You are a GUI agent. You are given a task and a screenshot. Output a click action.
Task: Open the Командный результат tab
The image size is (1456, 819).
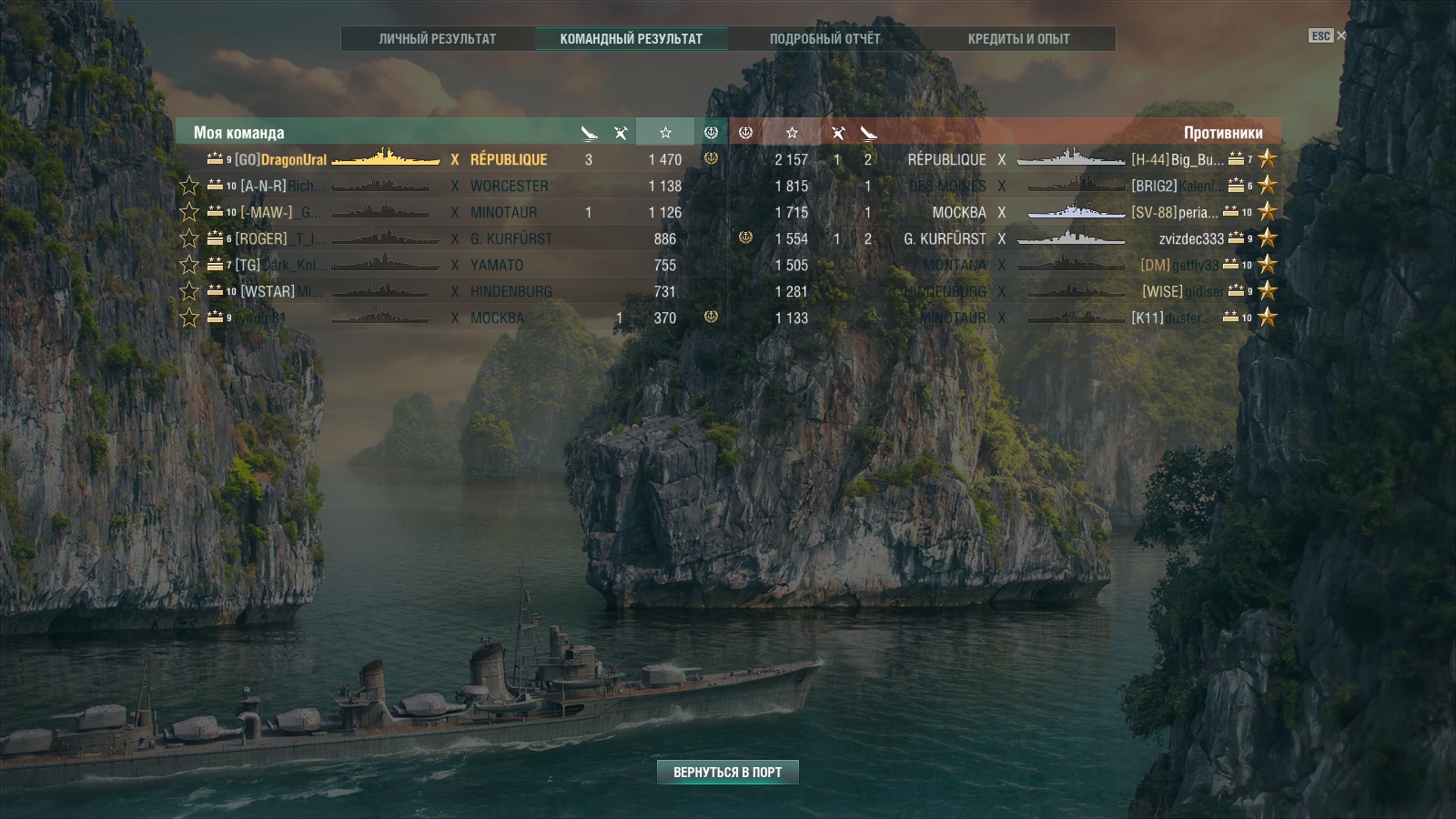[x=631, y=39]
